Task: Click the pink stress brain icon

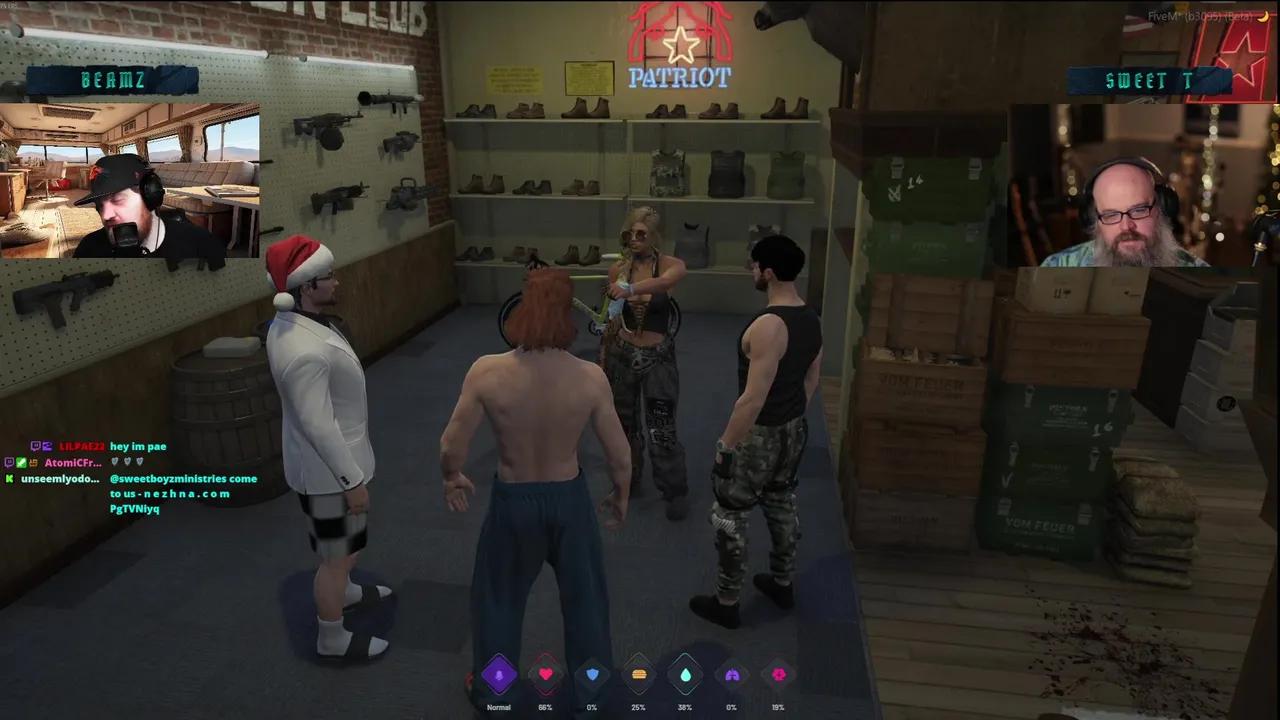Action: point(779,674)
